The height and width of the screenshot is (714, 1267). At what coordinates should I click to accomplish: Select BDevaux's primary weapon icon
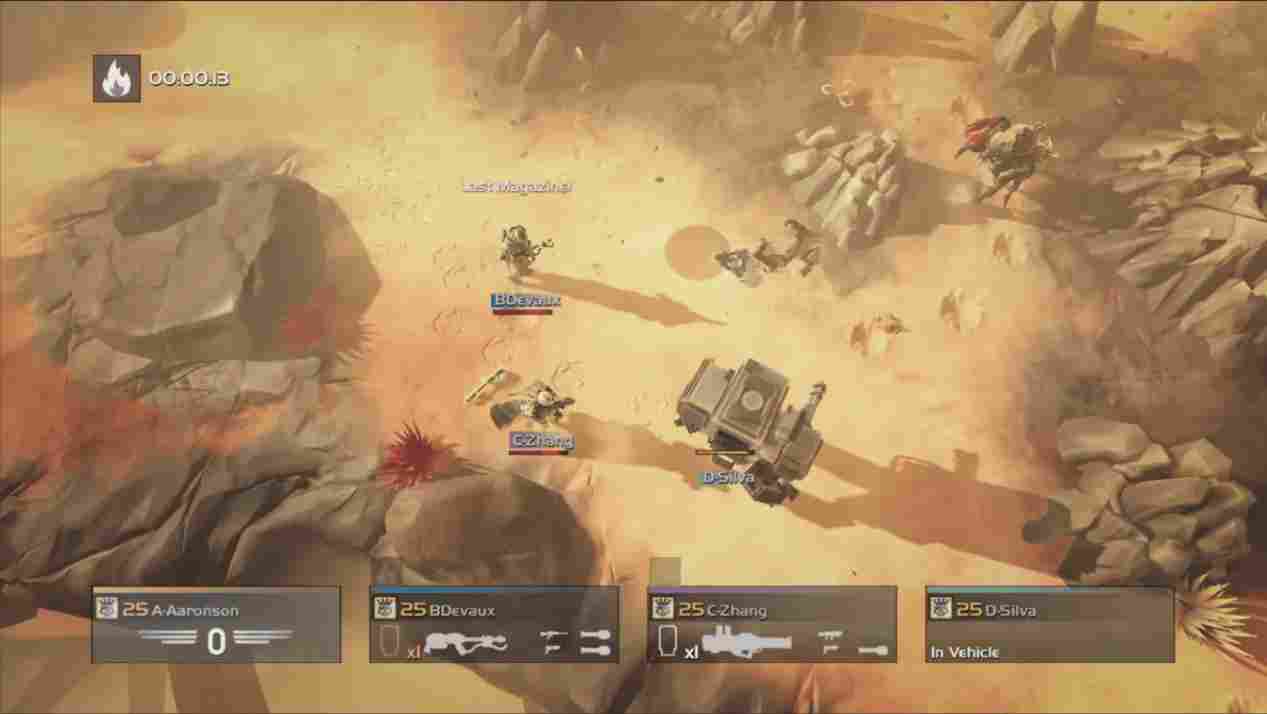tap(466, 643)
